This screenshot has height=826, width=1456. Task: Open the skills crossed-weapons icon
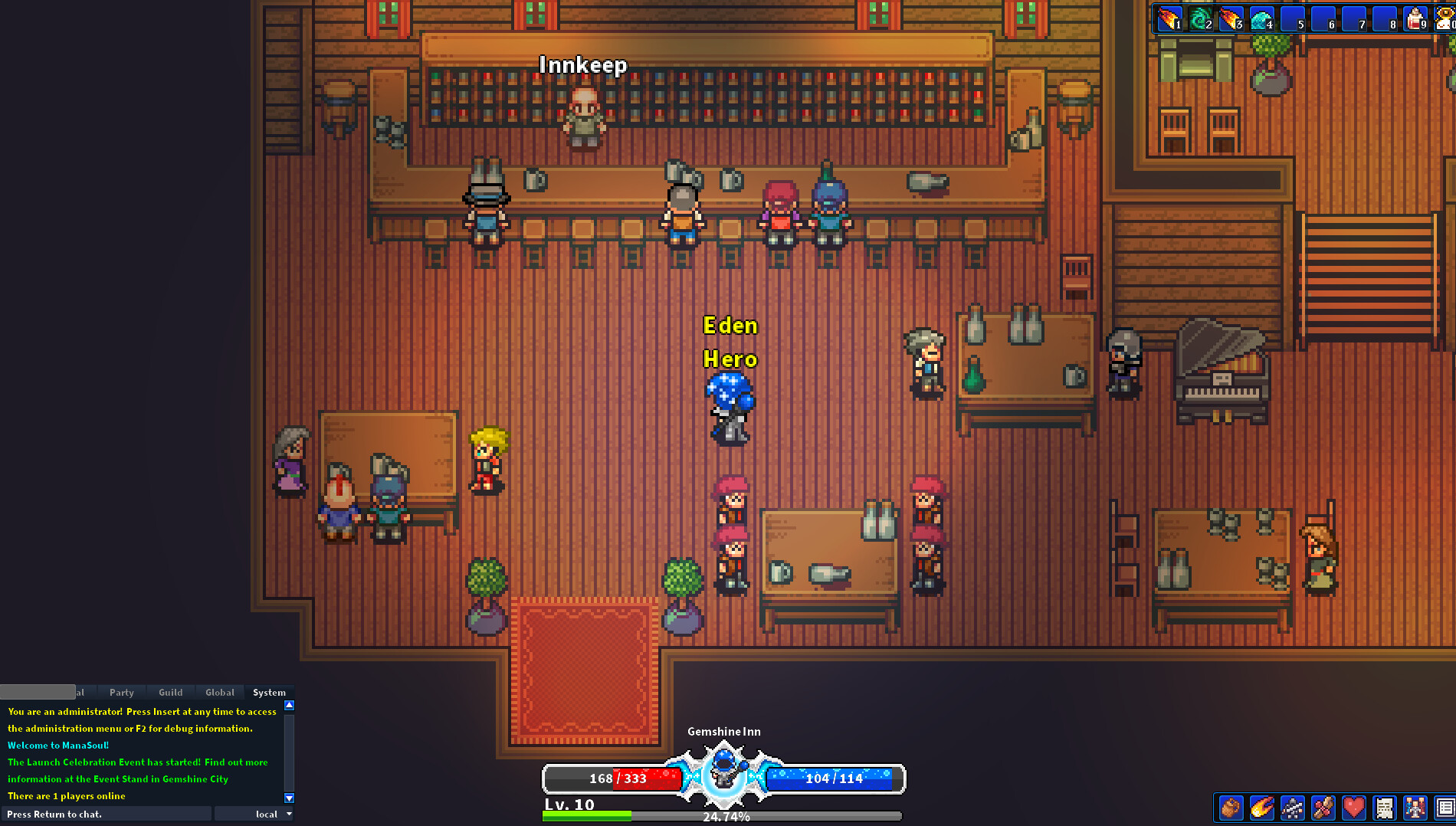pos(1323,808)
